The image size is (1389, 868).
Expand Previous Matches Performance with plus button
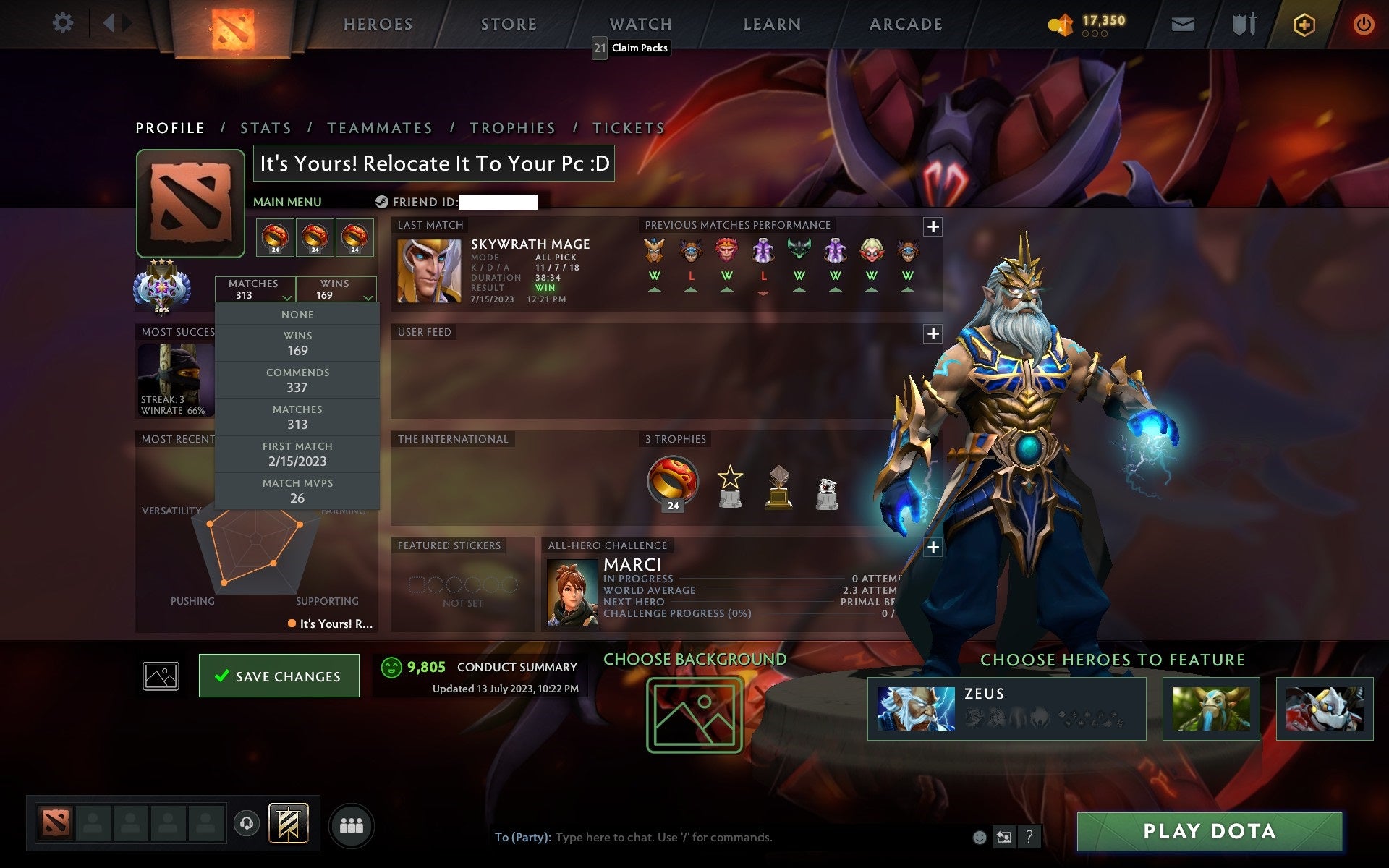933,226
